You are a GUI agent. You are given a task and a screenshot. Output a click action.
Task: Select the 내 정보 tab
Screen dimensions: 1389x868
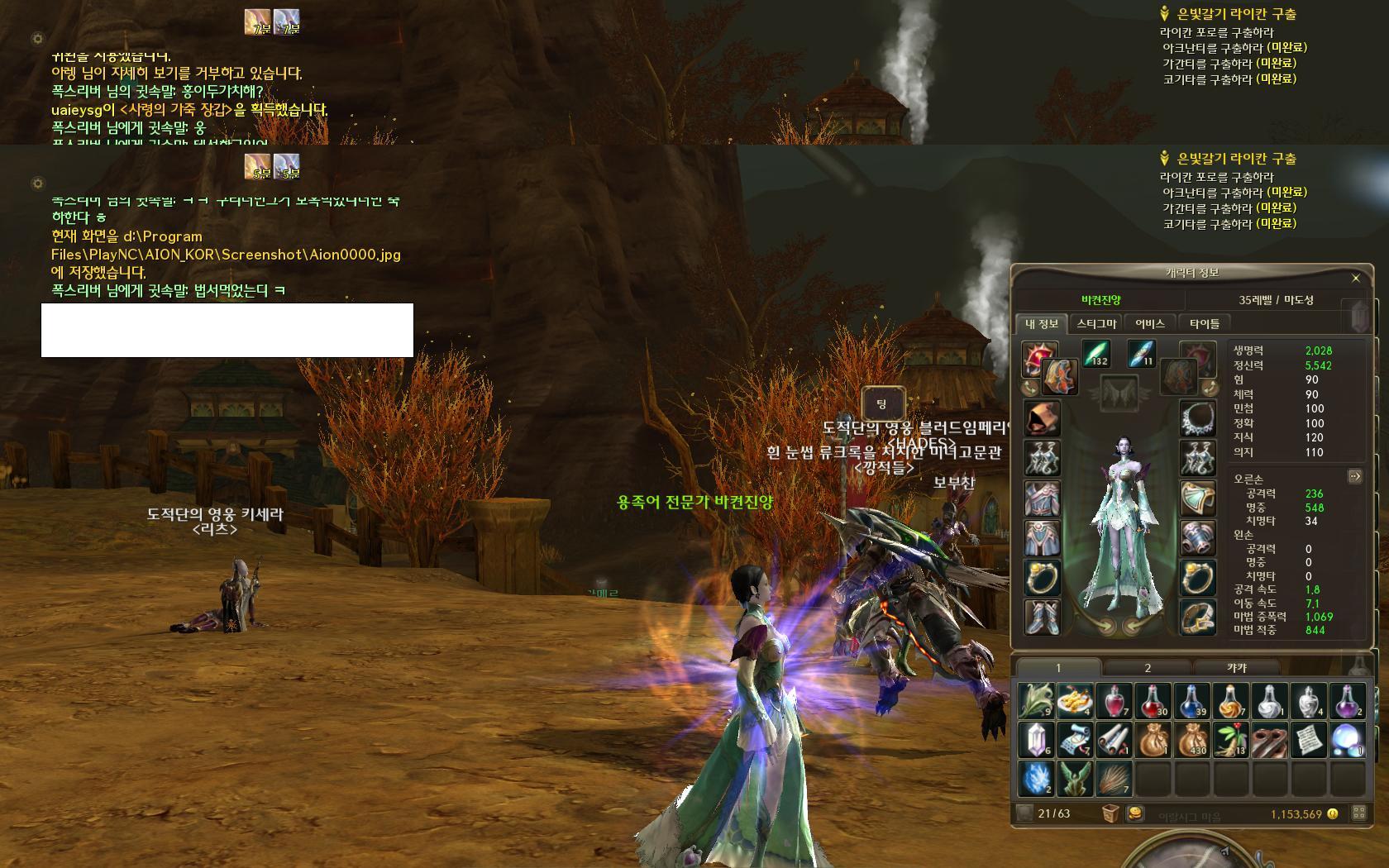(x=1042, y=323)
